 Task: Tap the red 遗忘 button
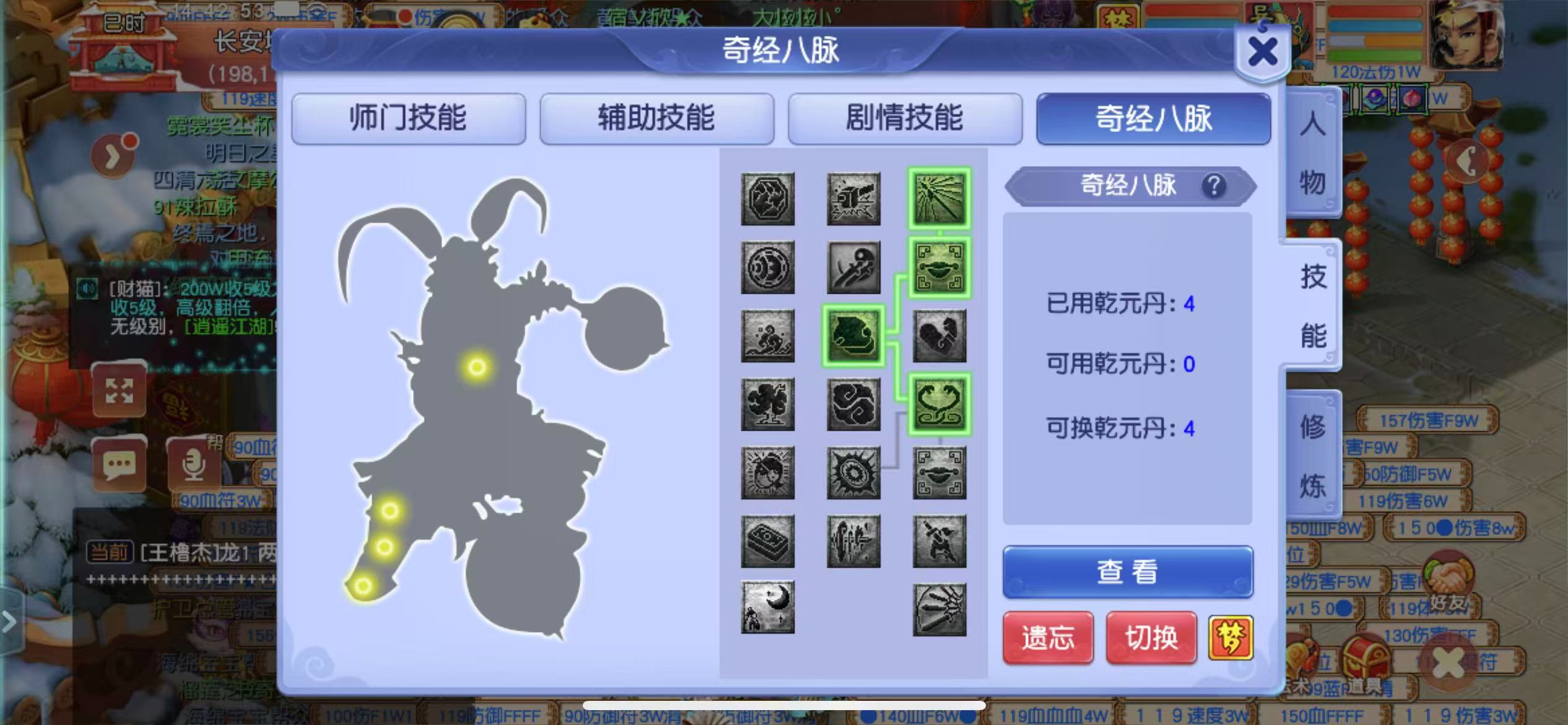click(x=1048, y=638)
